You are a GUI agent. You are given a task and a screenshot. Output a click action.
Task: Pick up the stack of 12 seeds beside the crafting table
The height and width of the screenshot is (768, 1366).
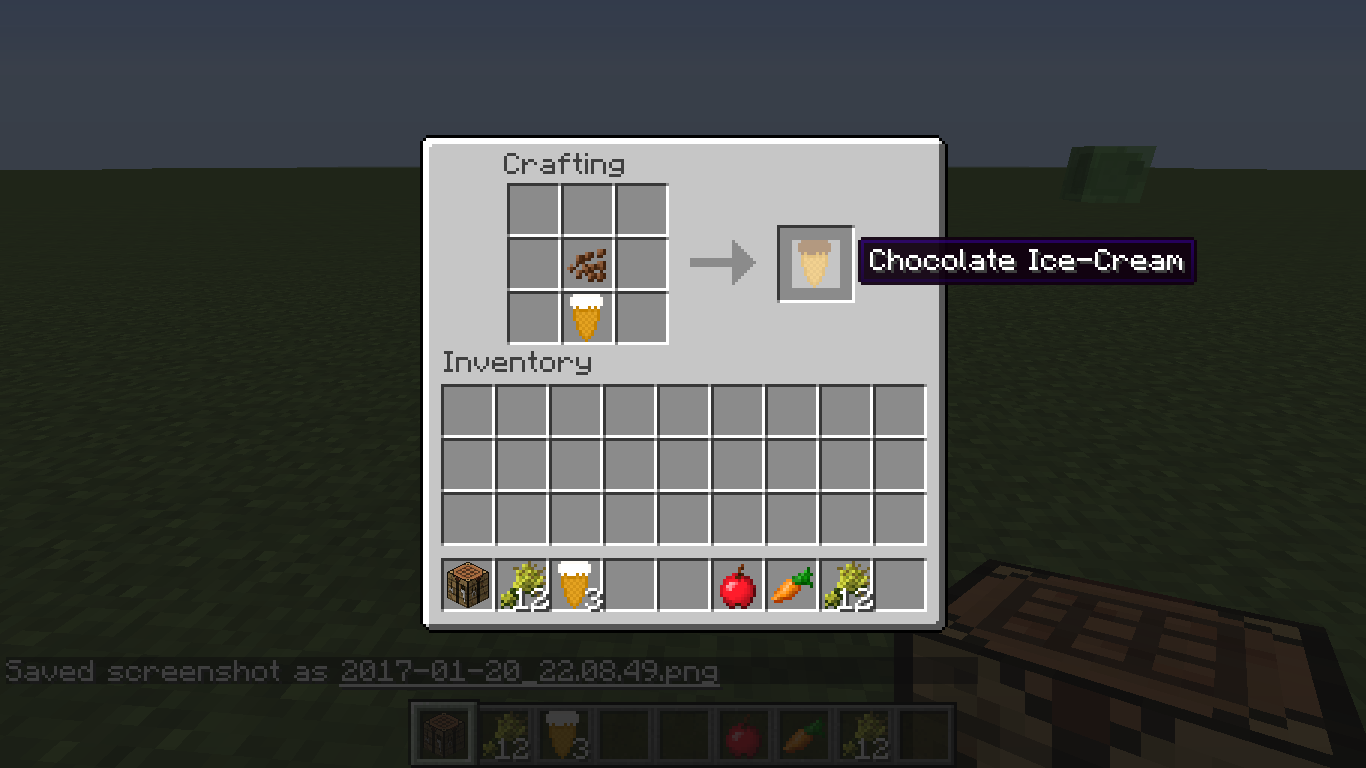pyautogui.click(x=520, y=585)
